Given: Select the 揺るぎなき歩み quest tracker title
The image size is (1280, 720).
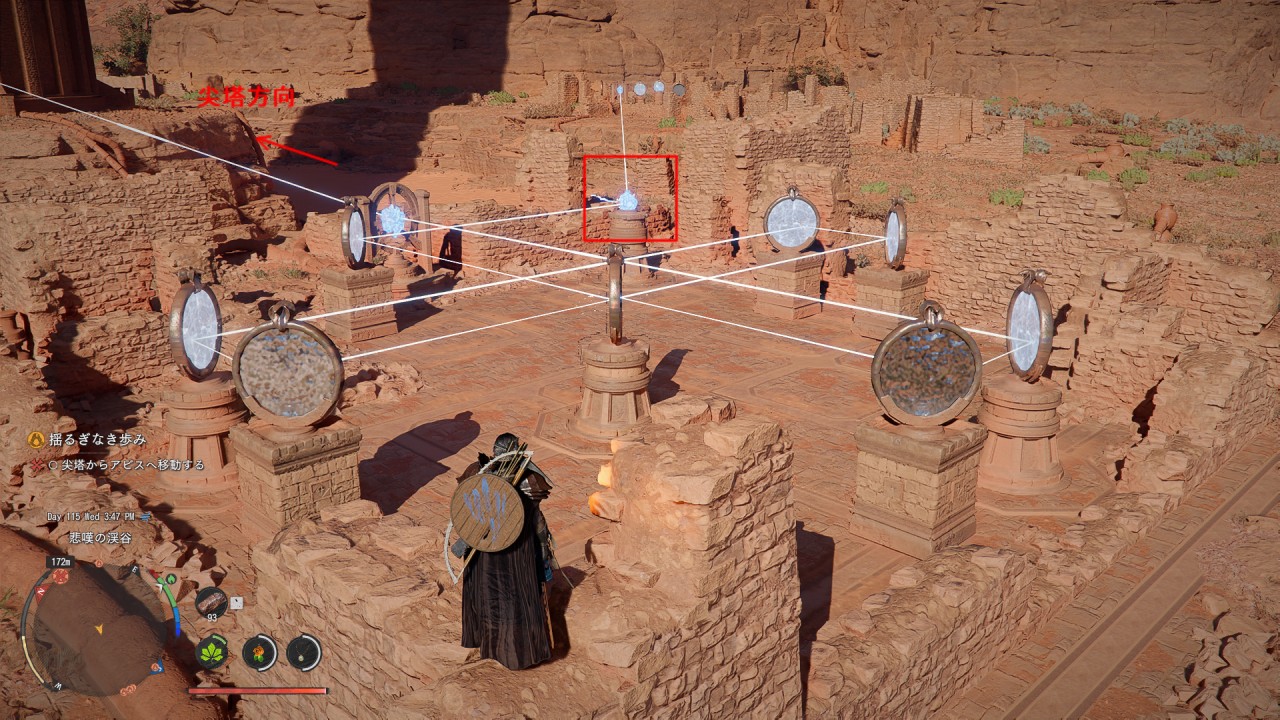Looking at the screenshot, I should pyautogui.click(x=99, y=439).
